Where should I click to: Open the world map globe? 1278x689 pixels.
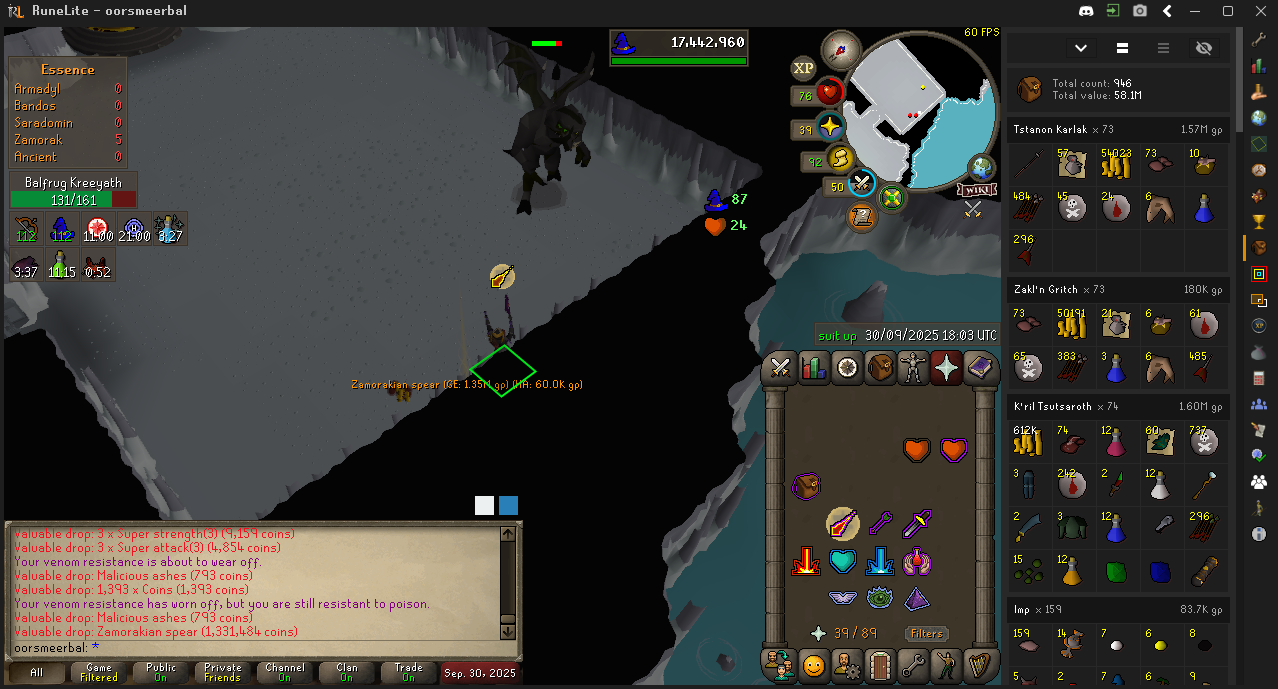(x=980, y=167)
